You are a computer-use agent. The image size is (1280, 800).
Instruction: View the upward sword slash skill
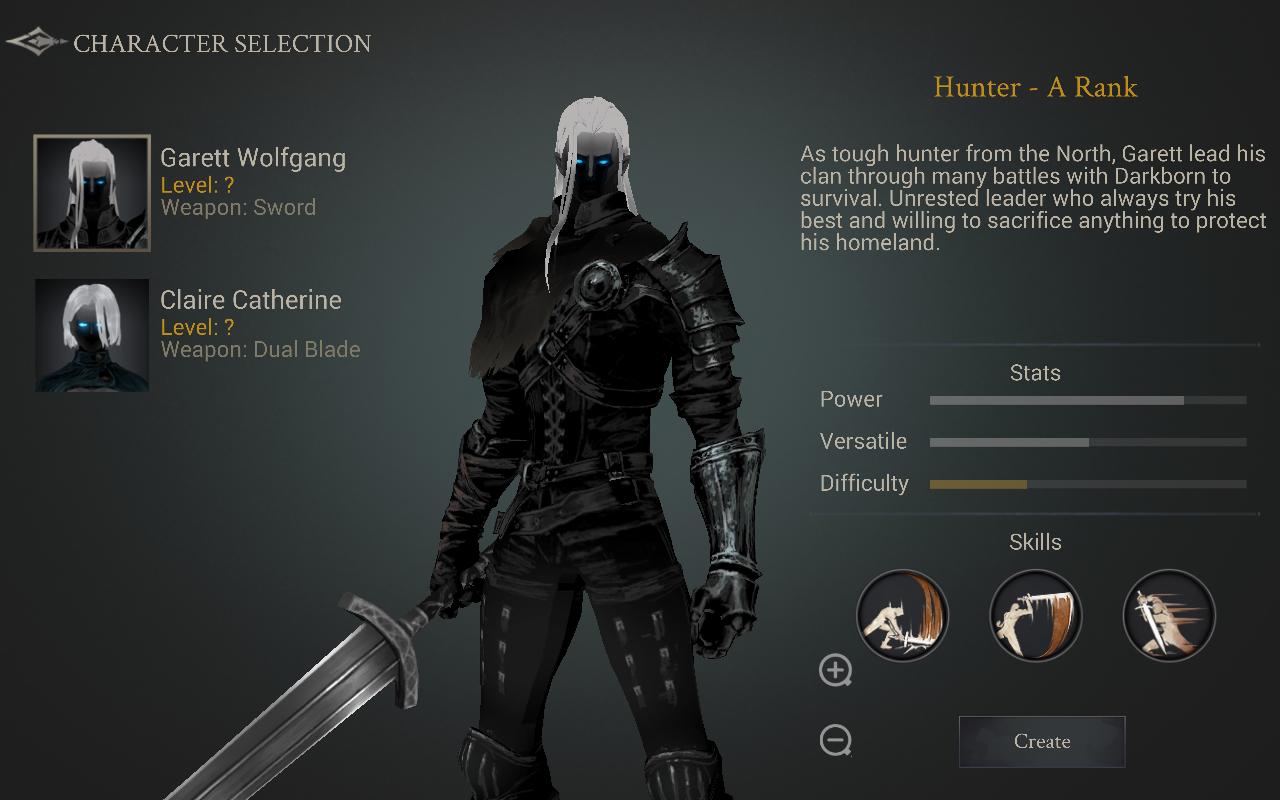[902, 616]
